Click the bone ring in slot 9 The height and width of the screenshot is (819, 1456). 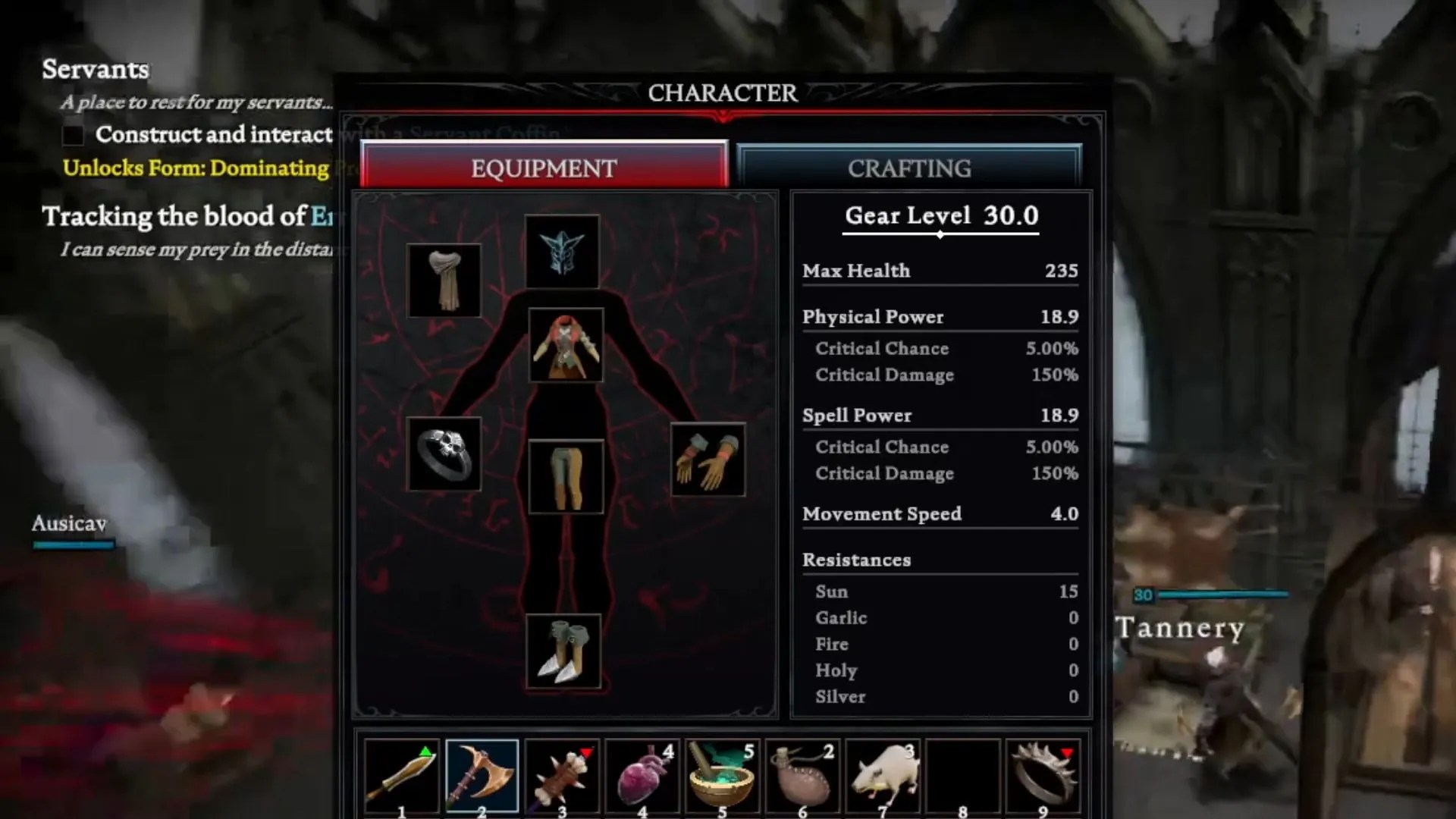pos(1044,773)
